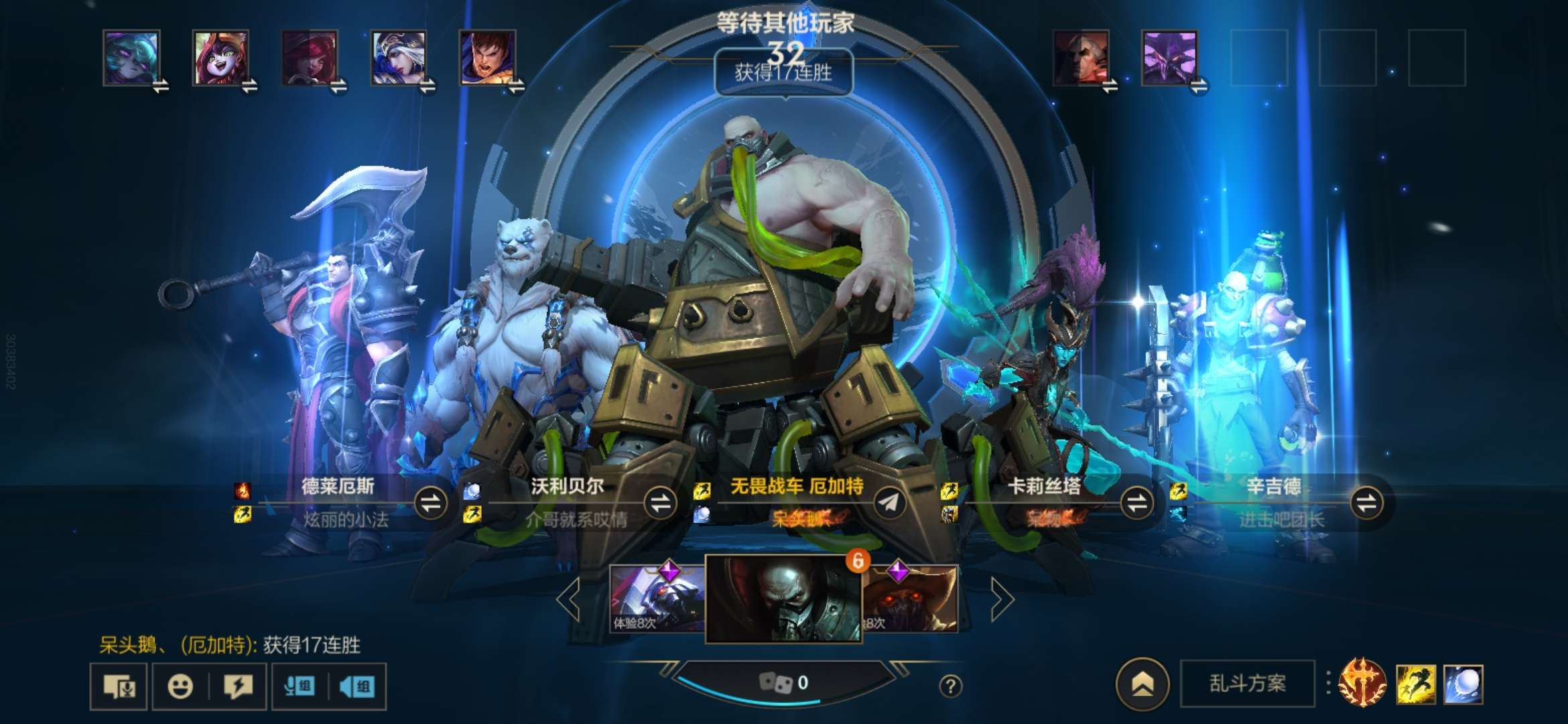Click the paper plane button beside 厄加特
Screen dimensions: 1568x724
pos(890,503)
